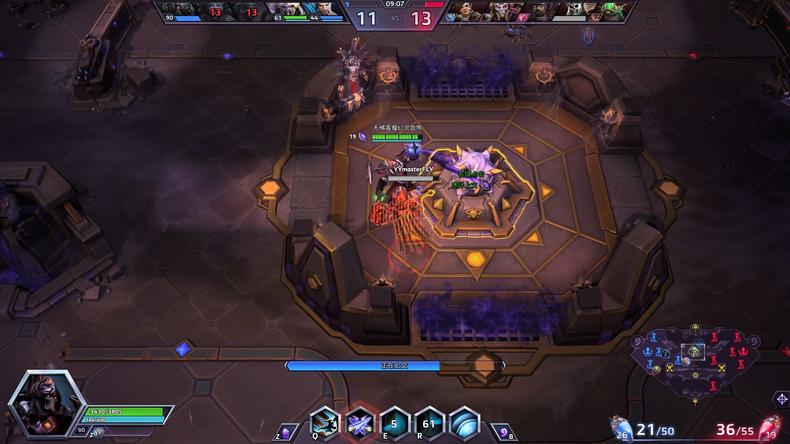Select the E ability showing cooldown 5
This screenshot has width=790, height=444.
pos(394,424)
